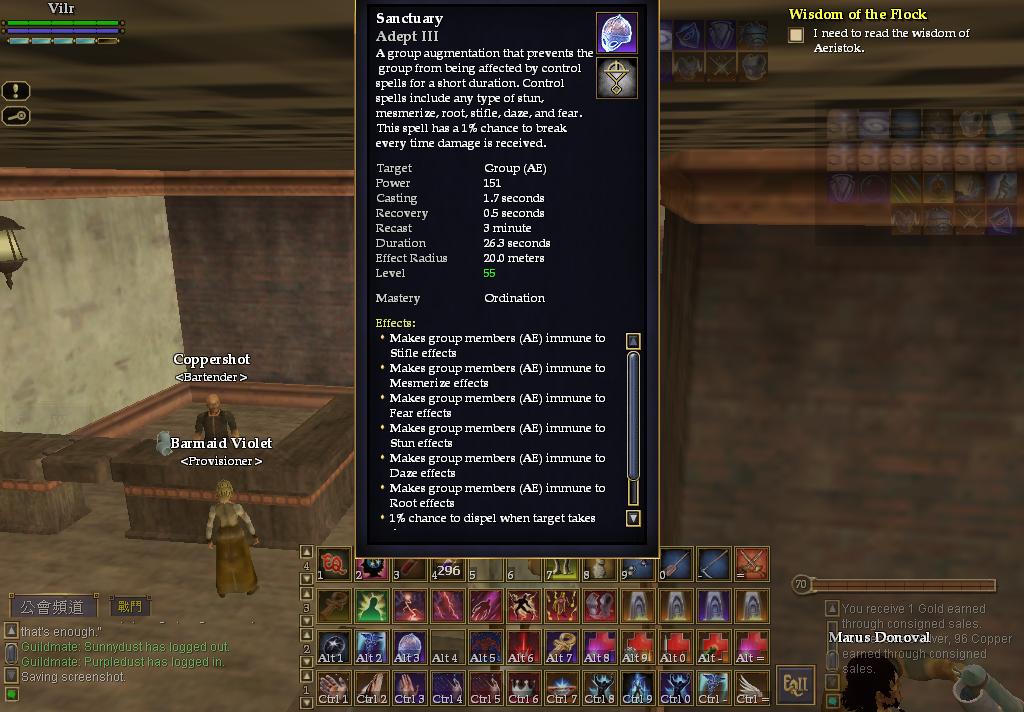Activate the Sanctuary dome spell on Alt 3
Image resolution: width=1024 pixels, height=712 pixels.
[409, 646]
